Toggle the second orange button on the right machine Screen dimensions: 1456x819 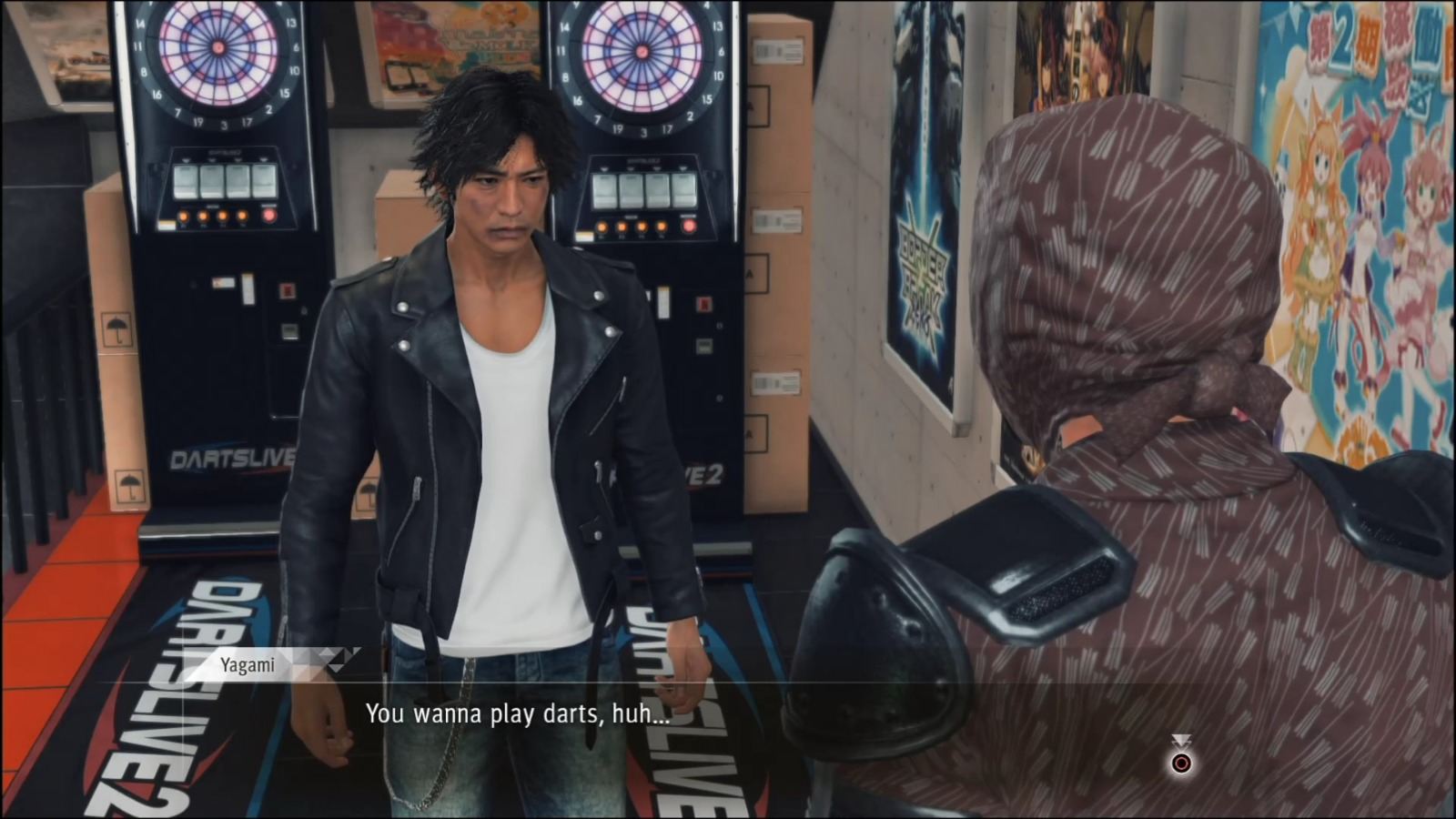tap(622, 226)
